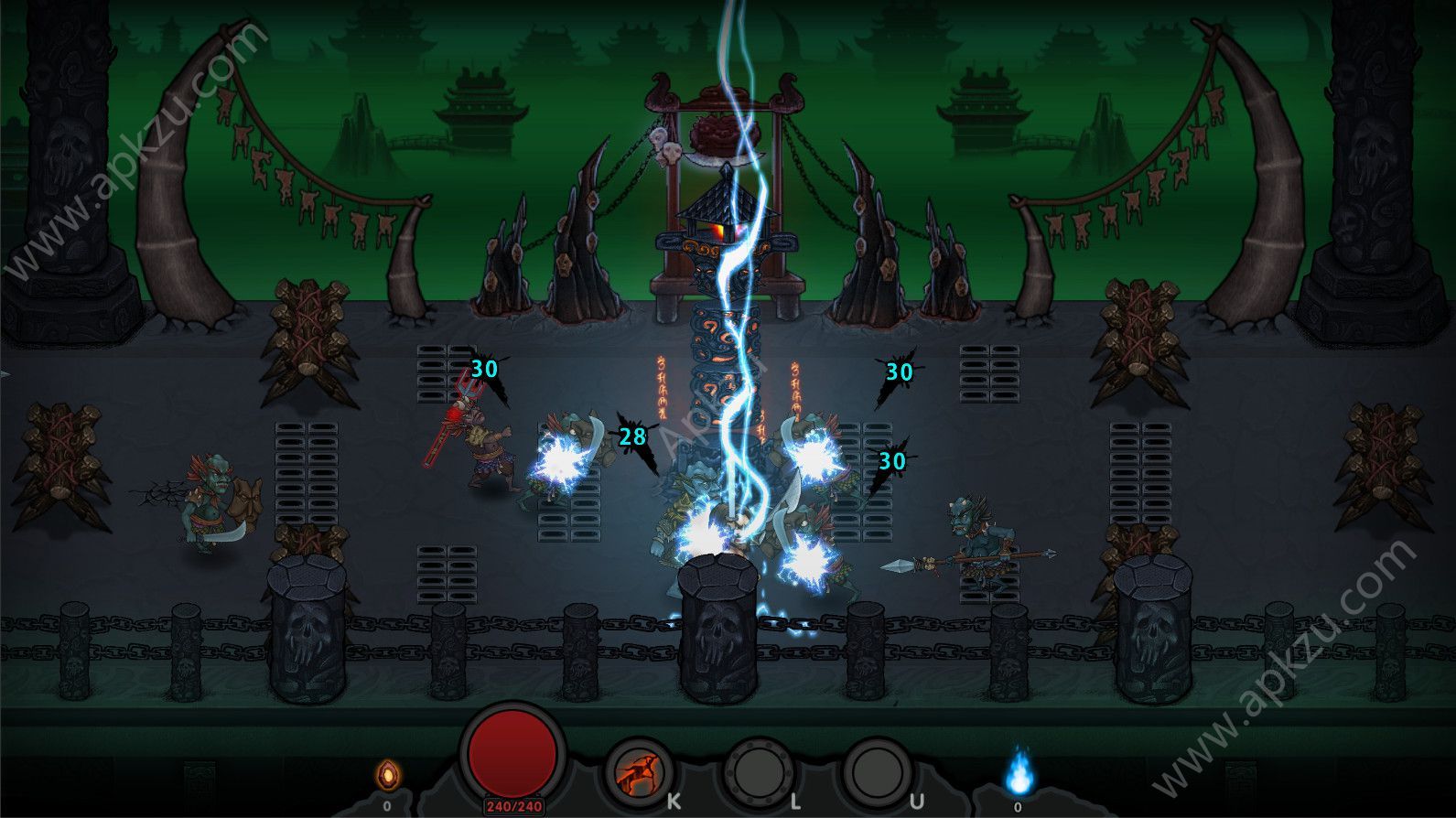
Task: Activate the orange beast skill on K
Action: (639, 773)
